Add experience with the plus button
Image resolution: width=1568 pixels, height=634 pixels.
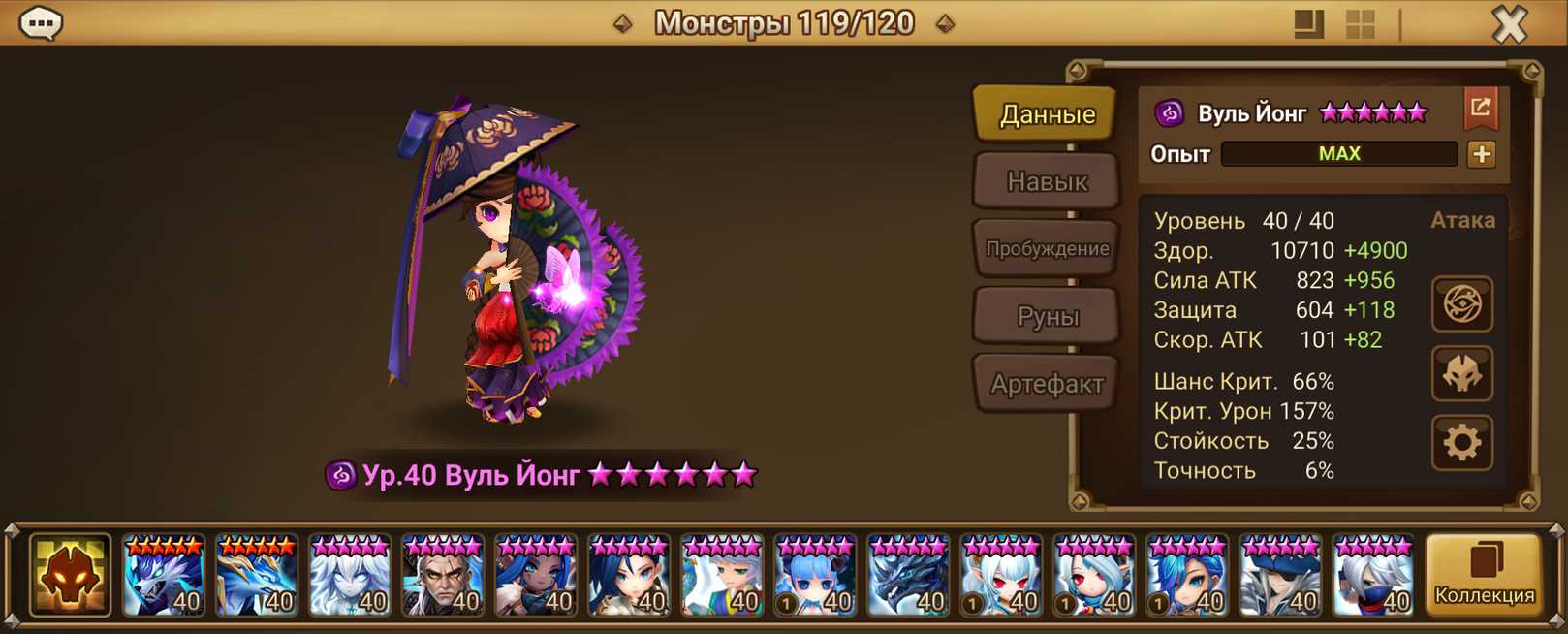(1481, 154)
